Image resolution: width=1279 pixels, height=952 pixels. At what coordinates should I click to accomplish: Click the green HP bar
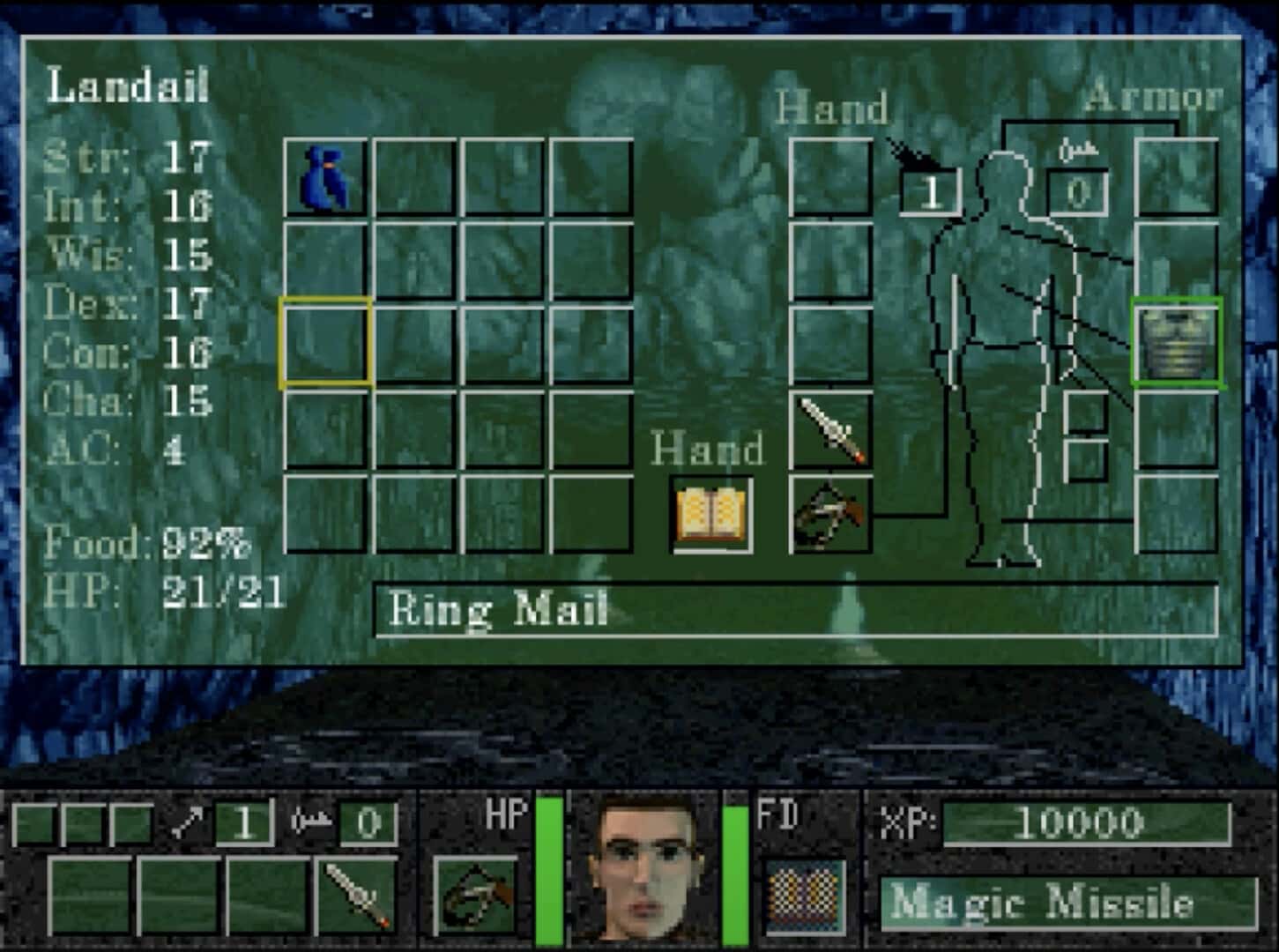[x=549, y=873]
